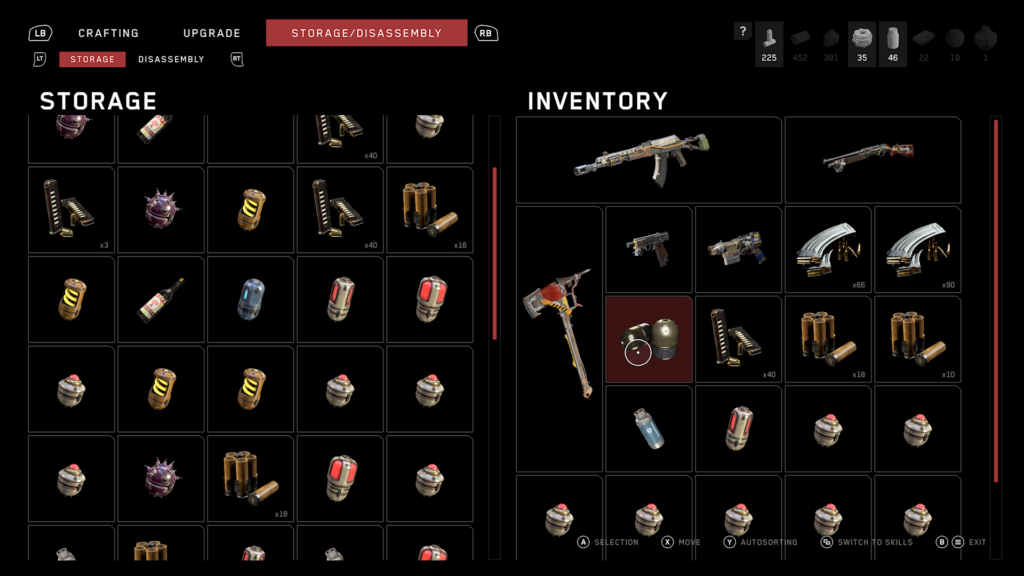Select the Storage/Disassembly tab

pos(366,33)
